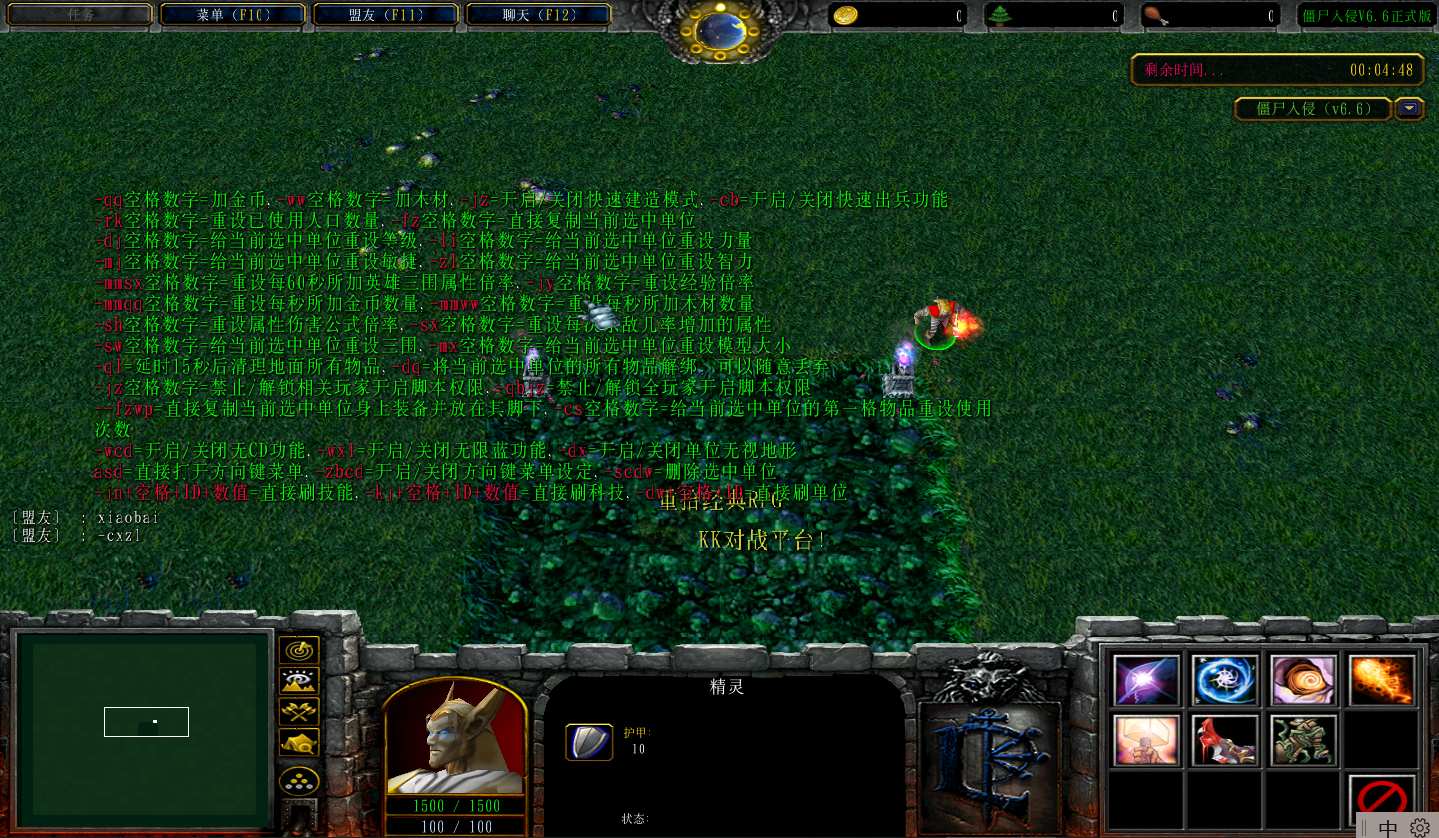This screenshot has height=838, width=1439.
Task: Click the red cancel command button
Action: point(1382,799)
